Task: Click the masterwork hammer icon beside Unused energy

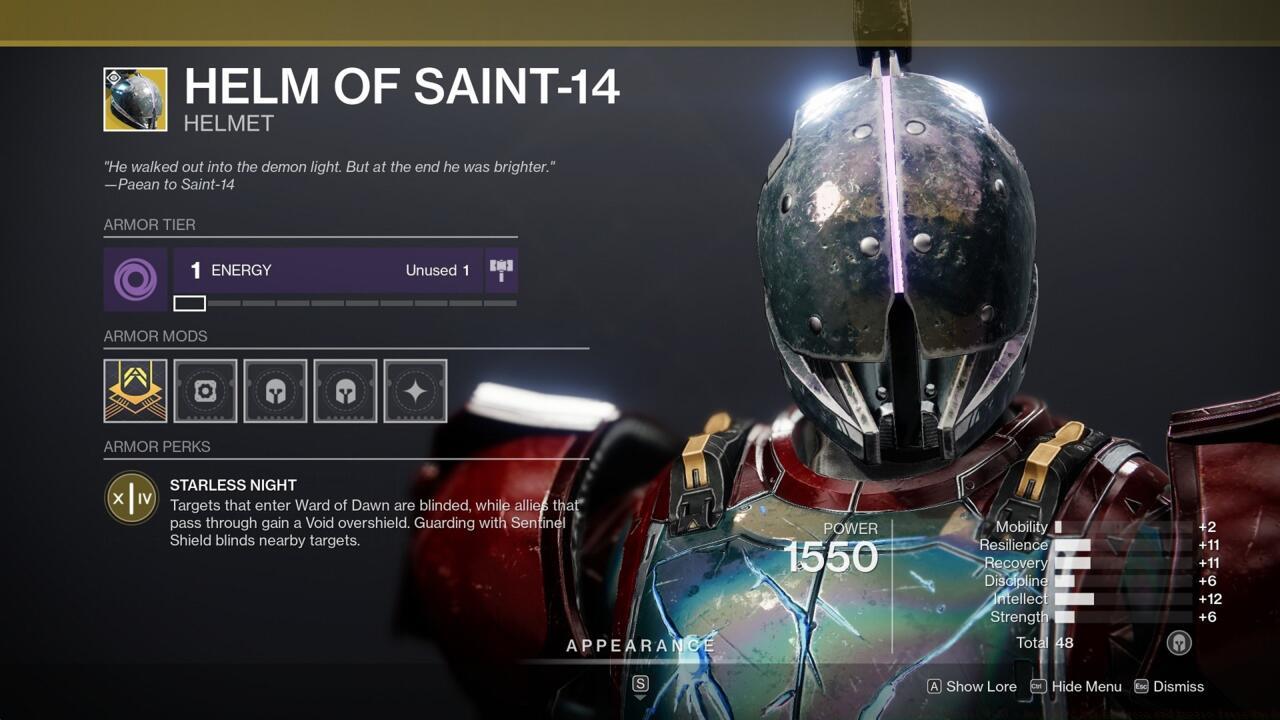Action: 501,268
